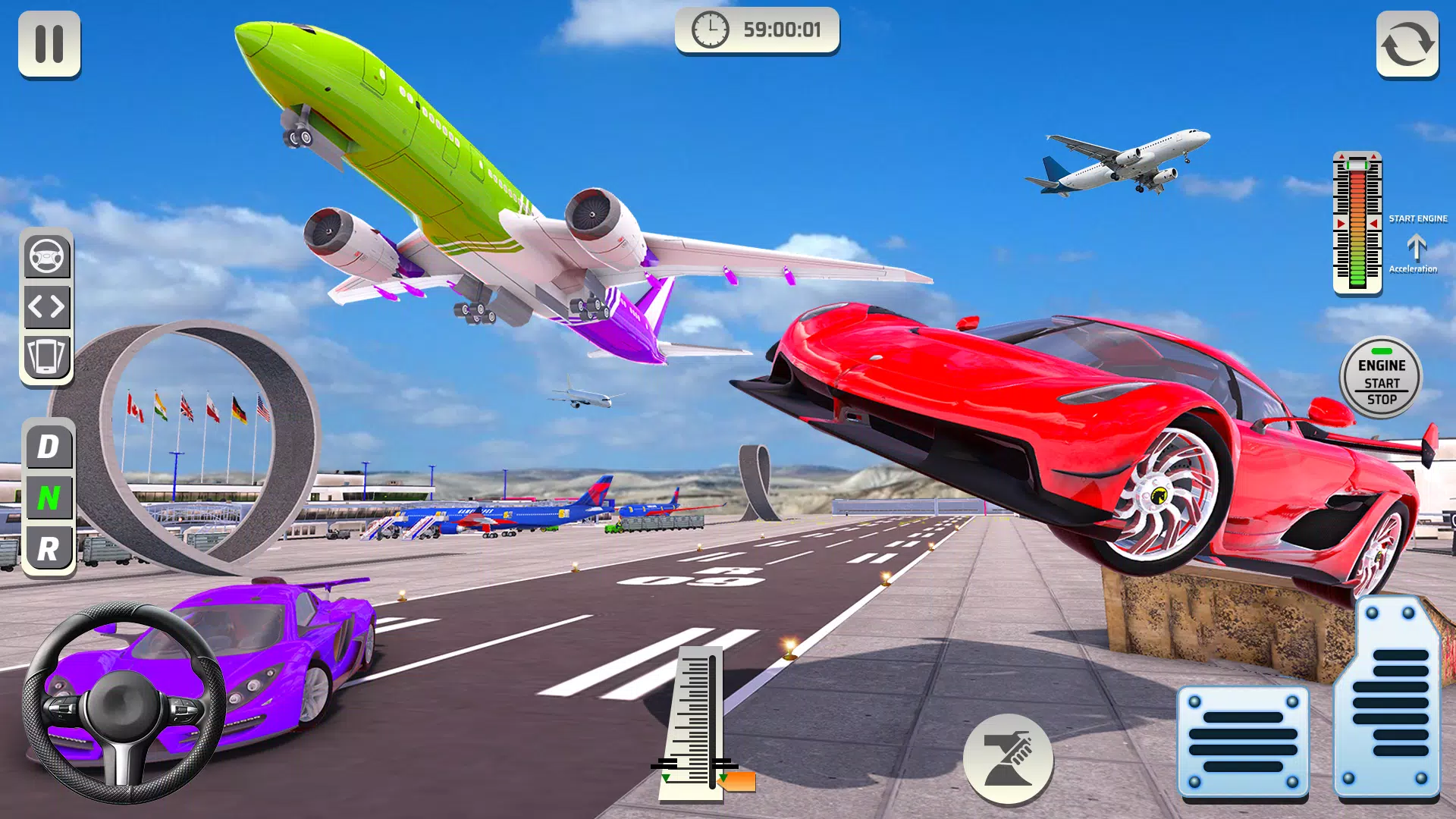
Task: Toggle the Engine Start Stop button
Action: point(1381,379)
